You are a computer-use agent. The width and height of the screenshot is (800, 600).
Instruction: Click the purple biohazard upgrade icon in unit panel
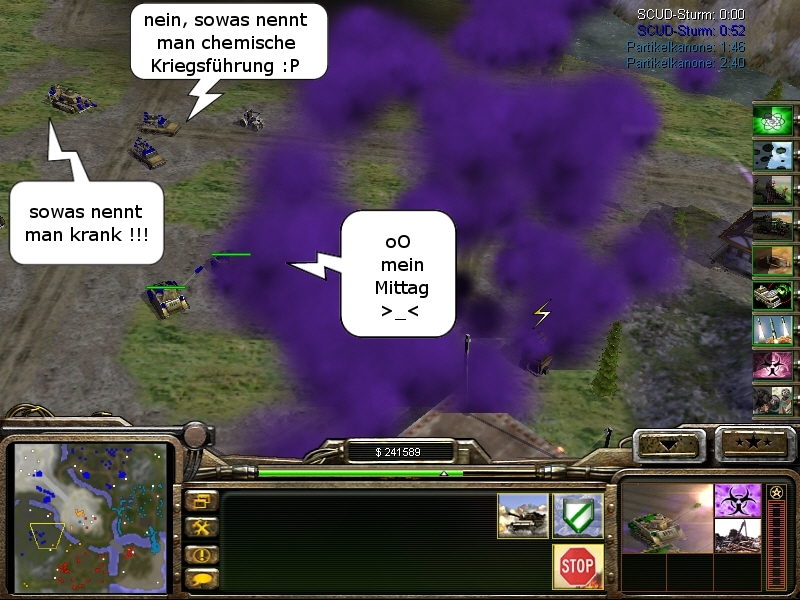click(737, 500)
